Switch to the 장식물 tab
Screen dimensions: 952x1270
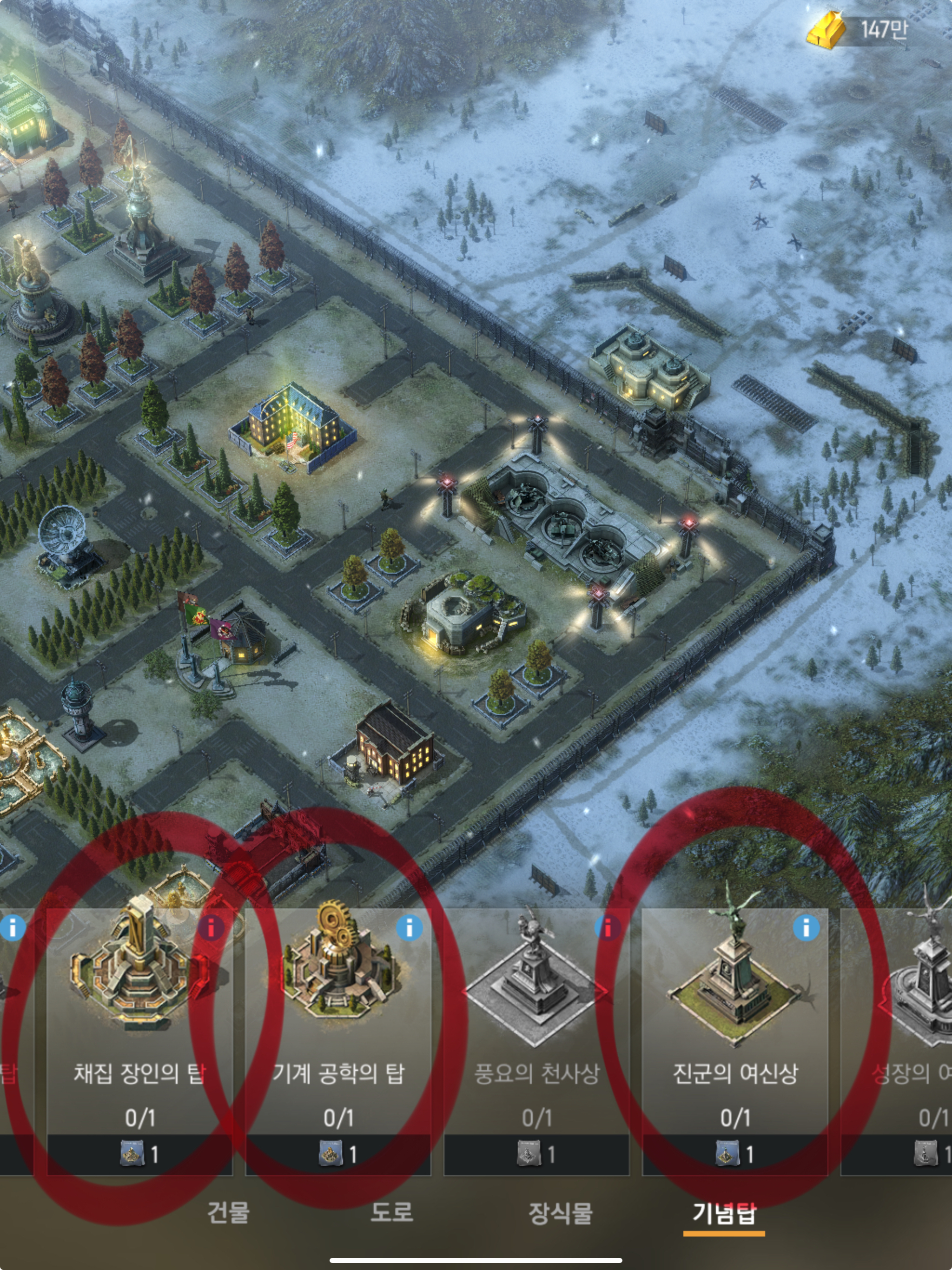coord(560,1212)
